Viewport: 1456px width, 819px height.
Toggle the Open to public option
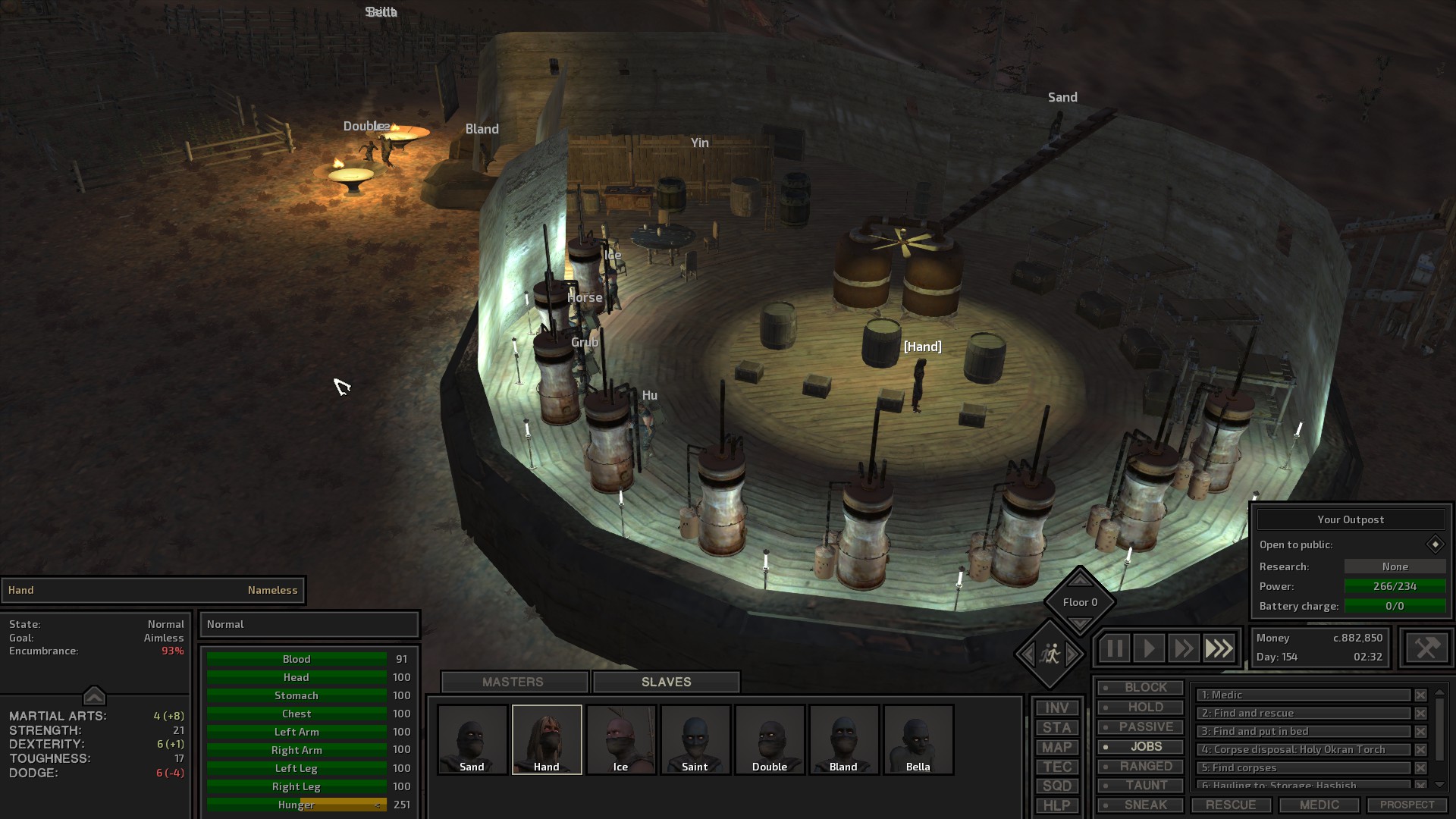click(1435, 544)
